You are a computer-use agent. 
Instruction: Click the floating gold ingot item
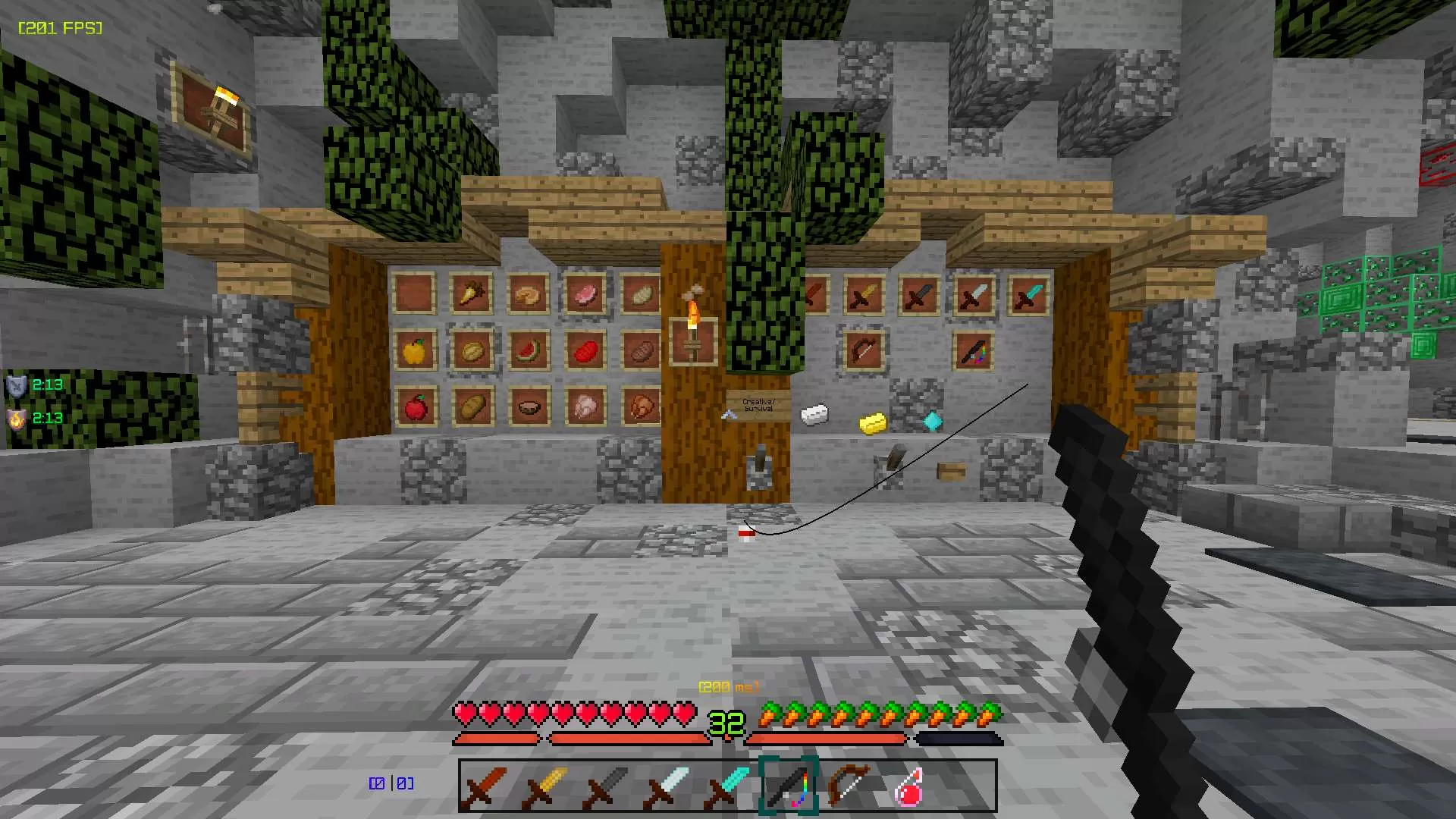click(x=871, y=422)
